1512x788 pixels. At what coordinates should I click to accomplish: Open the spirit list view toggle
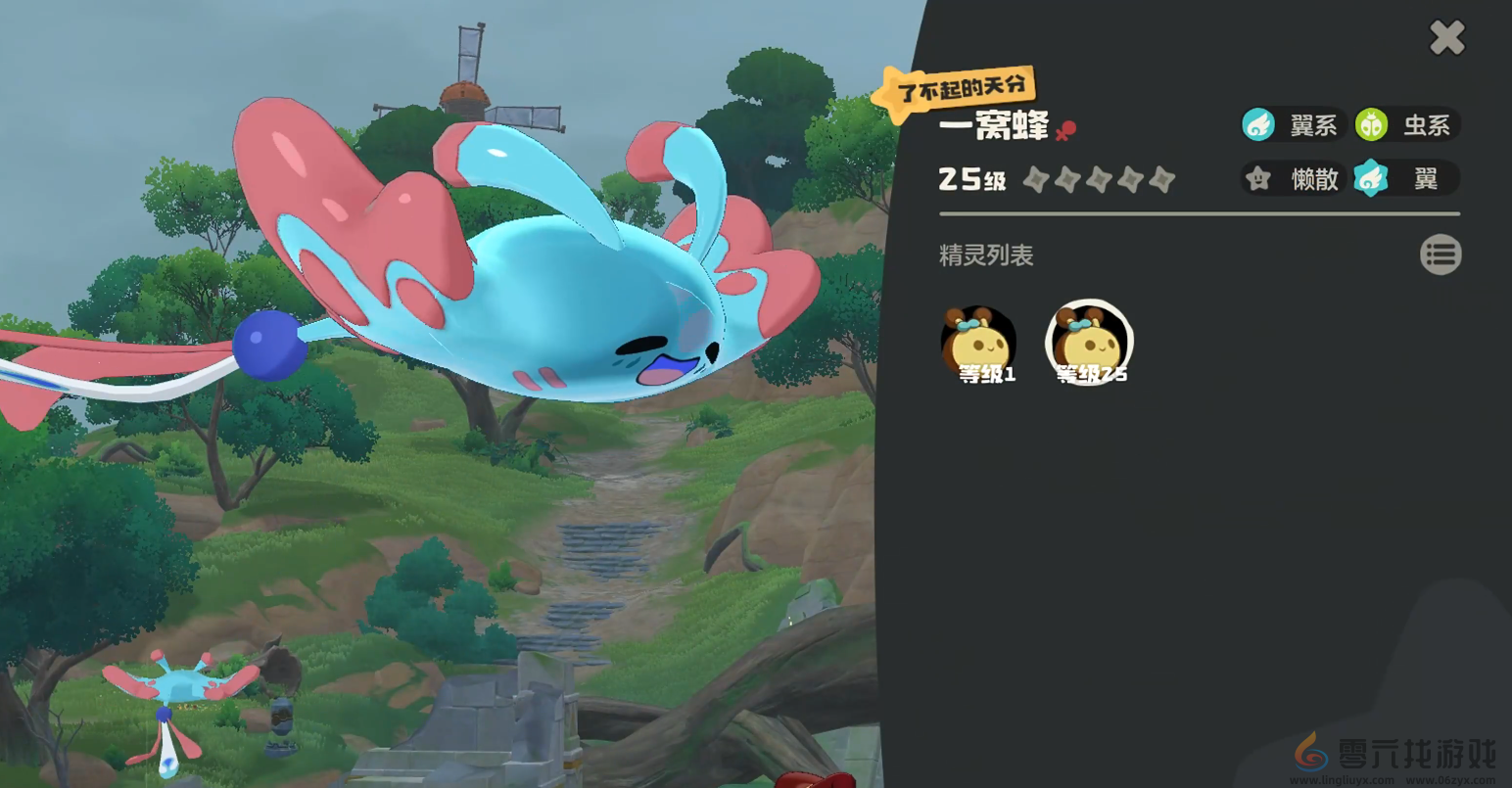(x=1440, y=255)
